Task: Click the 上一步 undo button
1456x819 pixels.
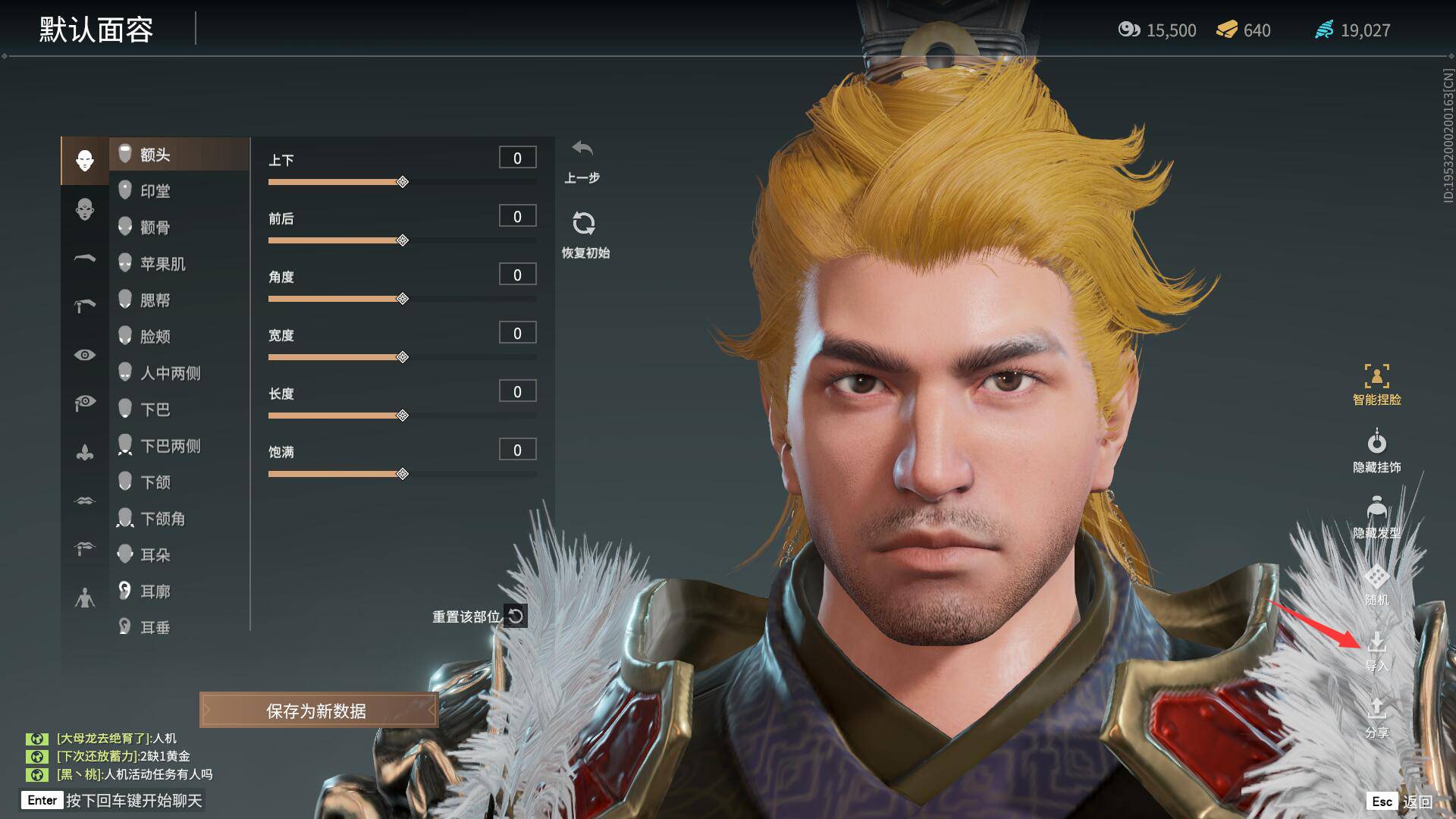Action: pos(582,159)
